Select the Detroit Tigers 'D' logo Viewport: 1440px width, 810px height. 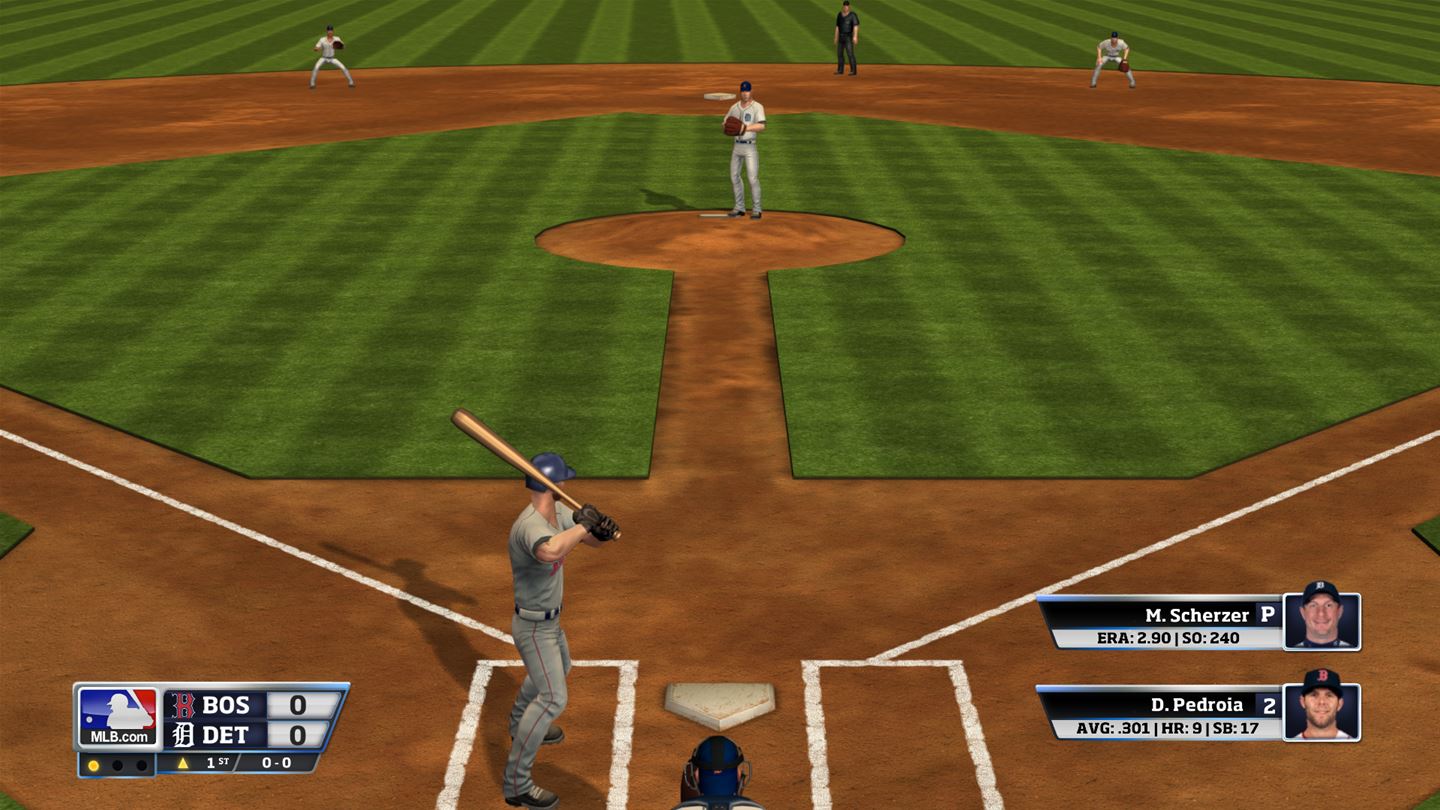[183, 734]
